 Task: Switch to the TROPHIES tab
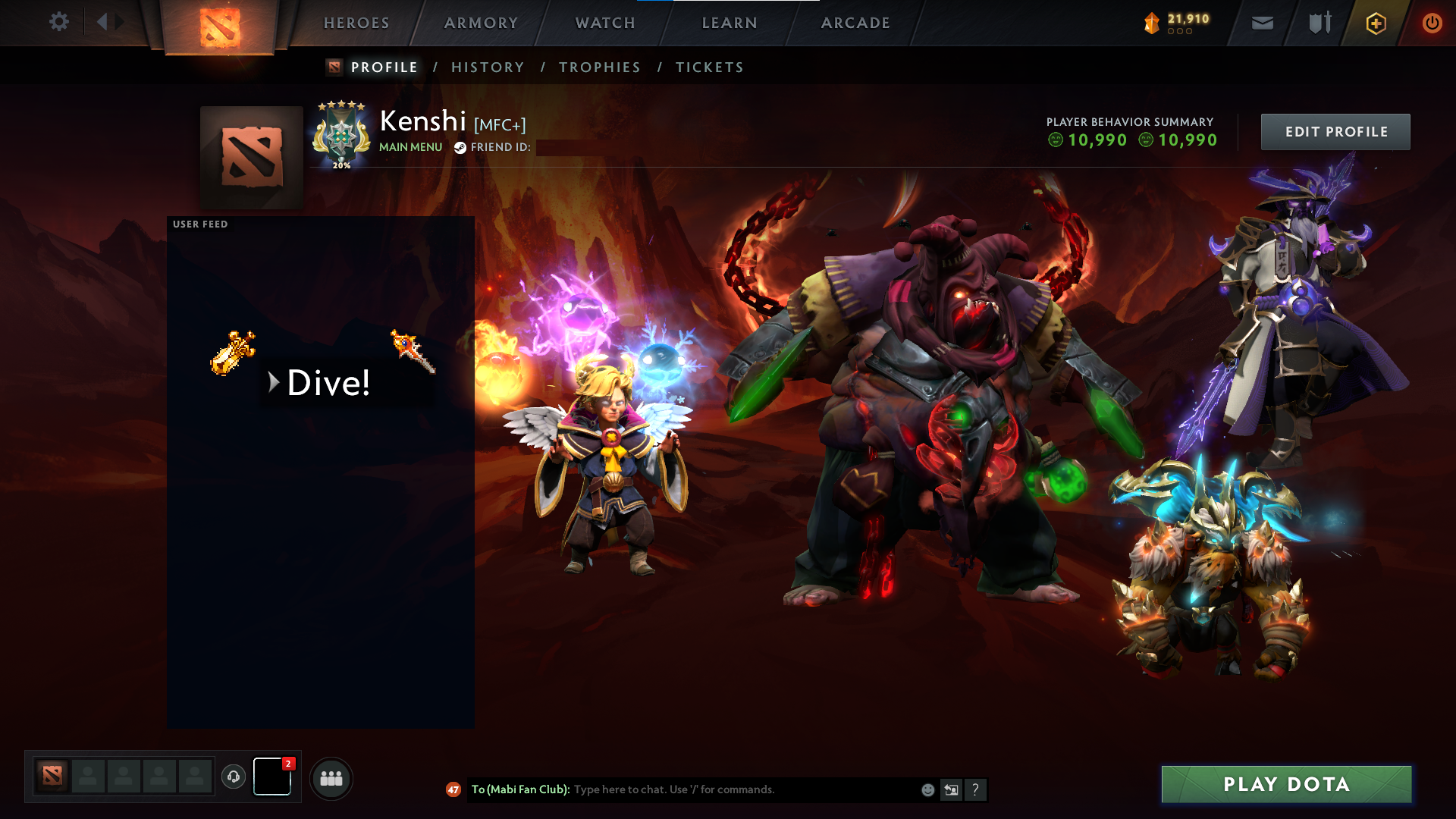599,67
